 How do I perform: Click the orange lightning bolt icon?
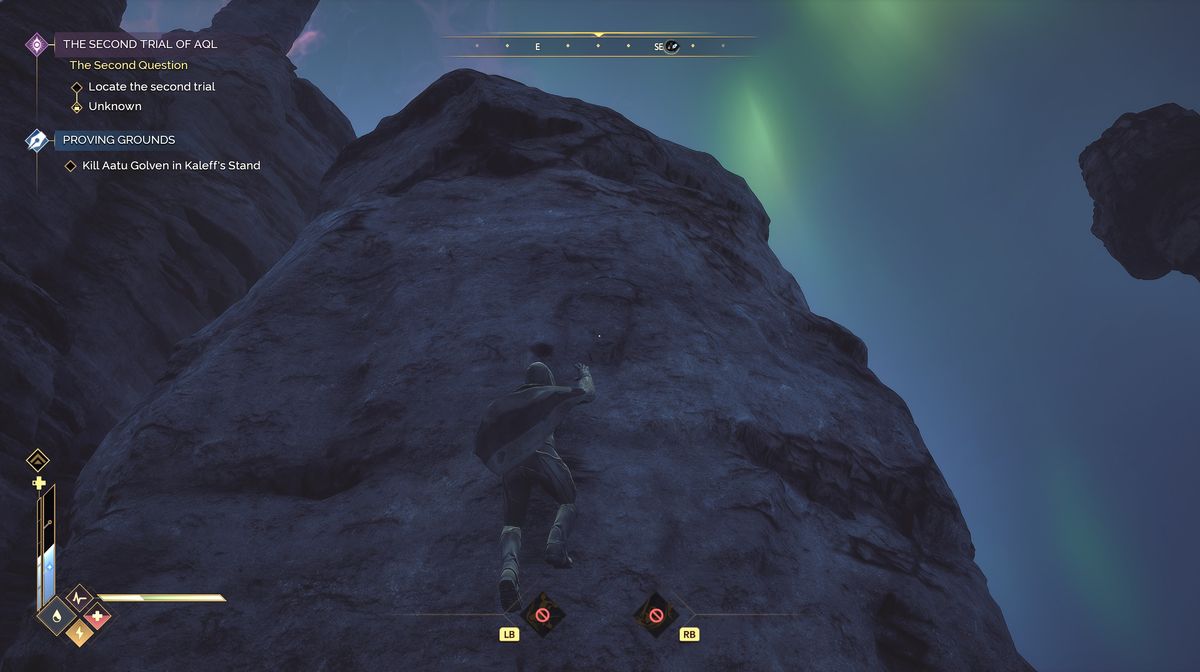click(76, 632)
